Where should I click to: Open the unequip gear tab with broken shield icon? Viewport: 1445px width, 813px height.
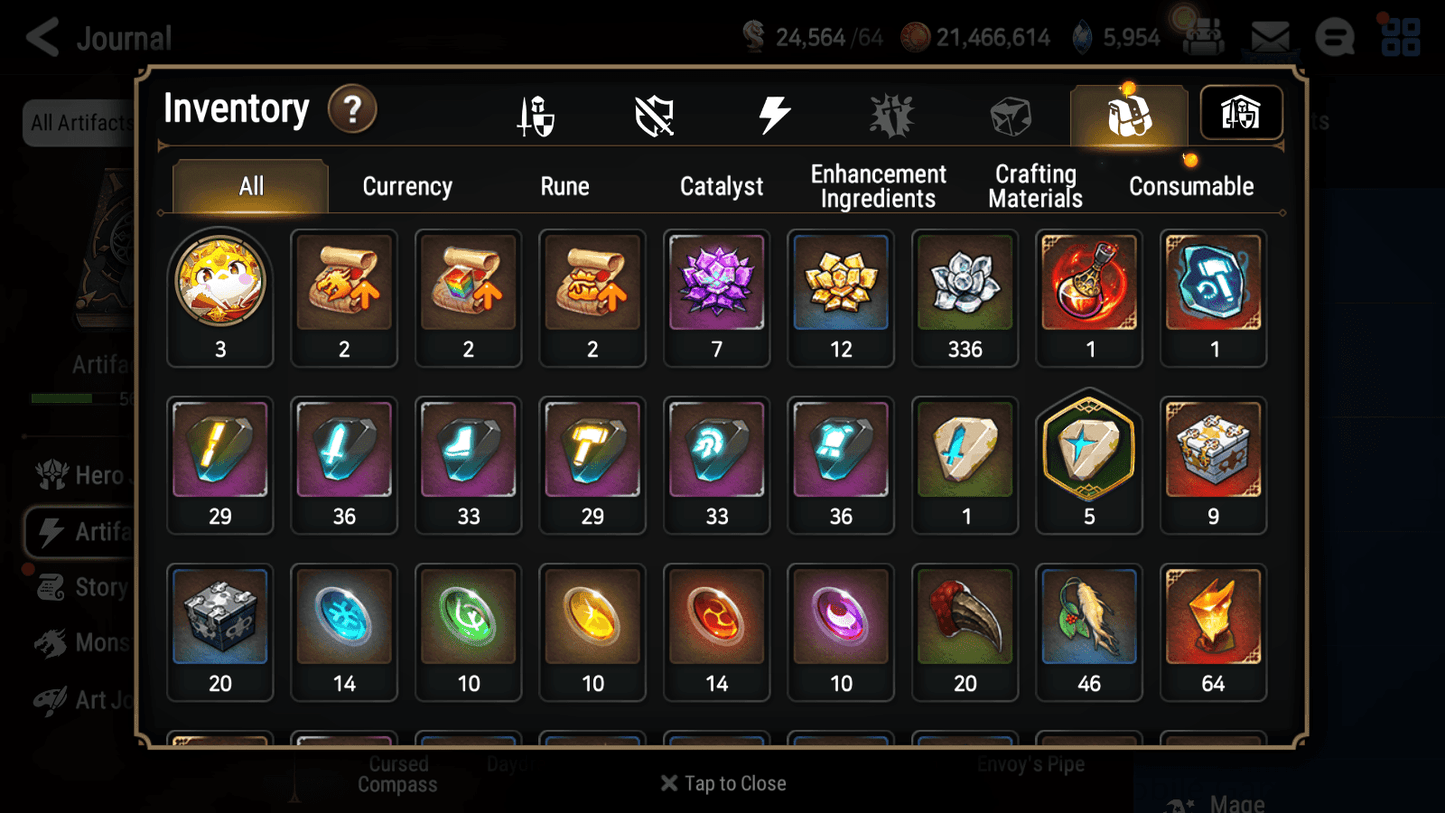click(x=655, y=113)
